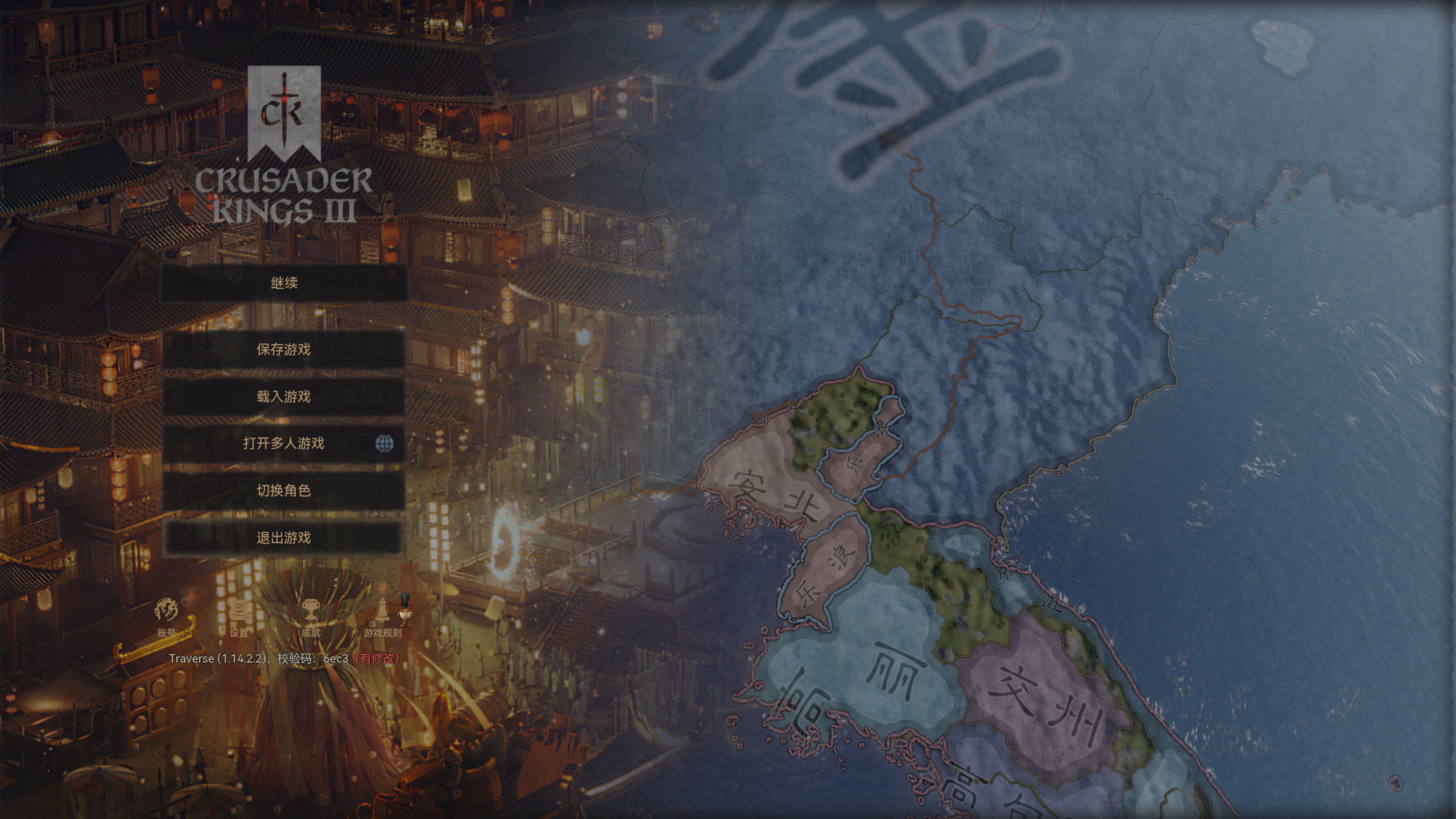Choose 退出游戏 to exit the game
Viewport: 1456px width, 819px height.
point(283,537)
